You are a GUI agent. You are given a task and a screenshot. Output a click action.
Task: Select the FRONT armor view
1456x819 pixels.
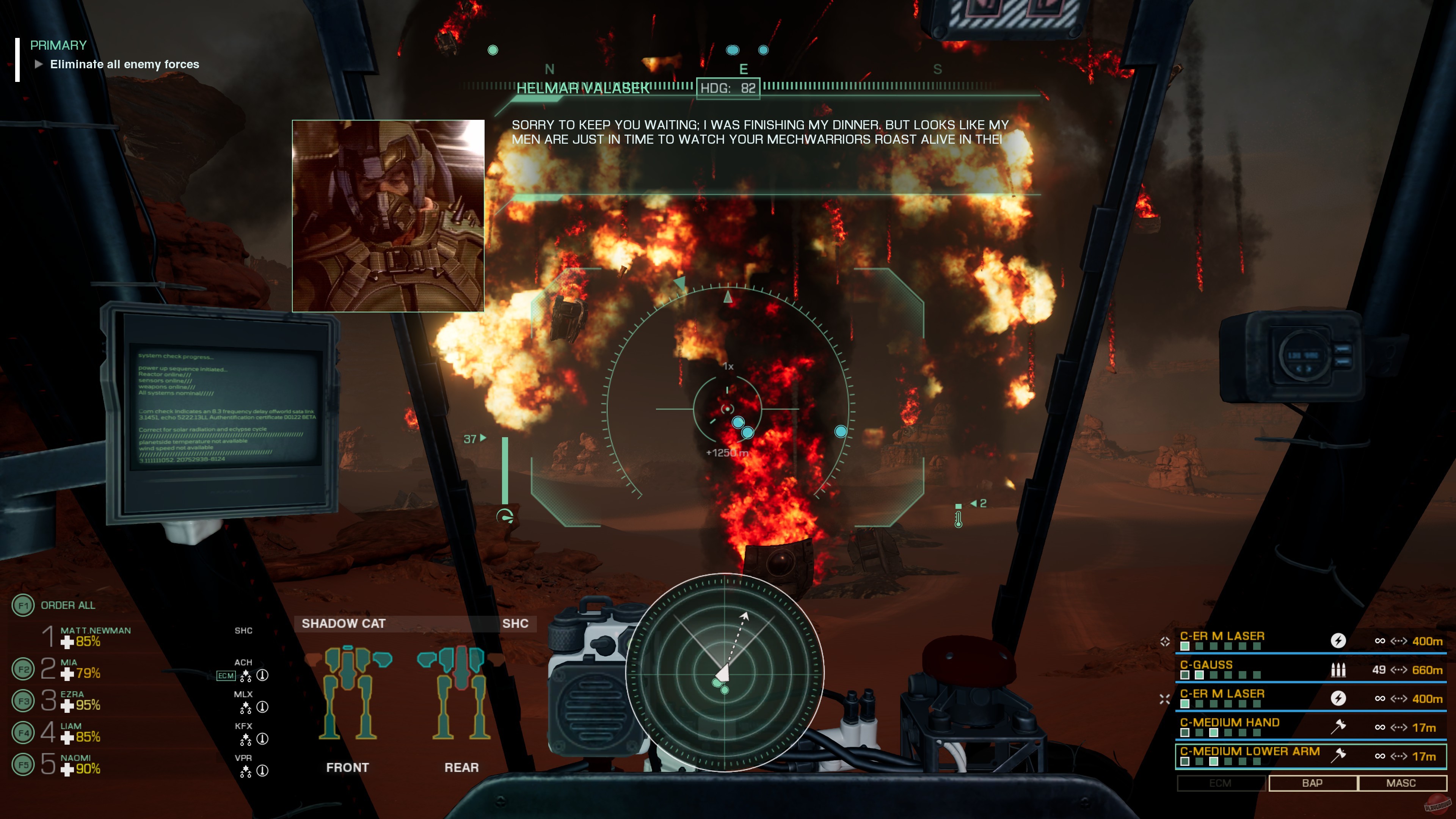click(x=347, y=767)
